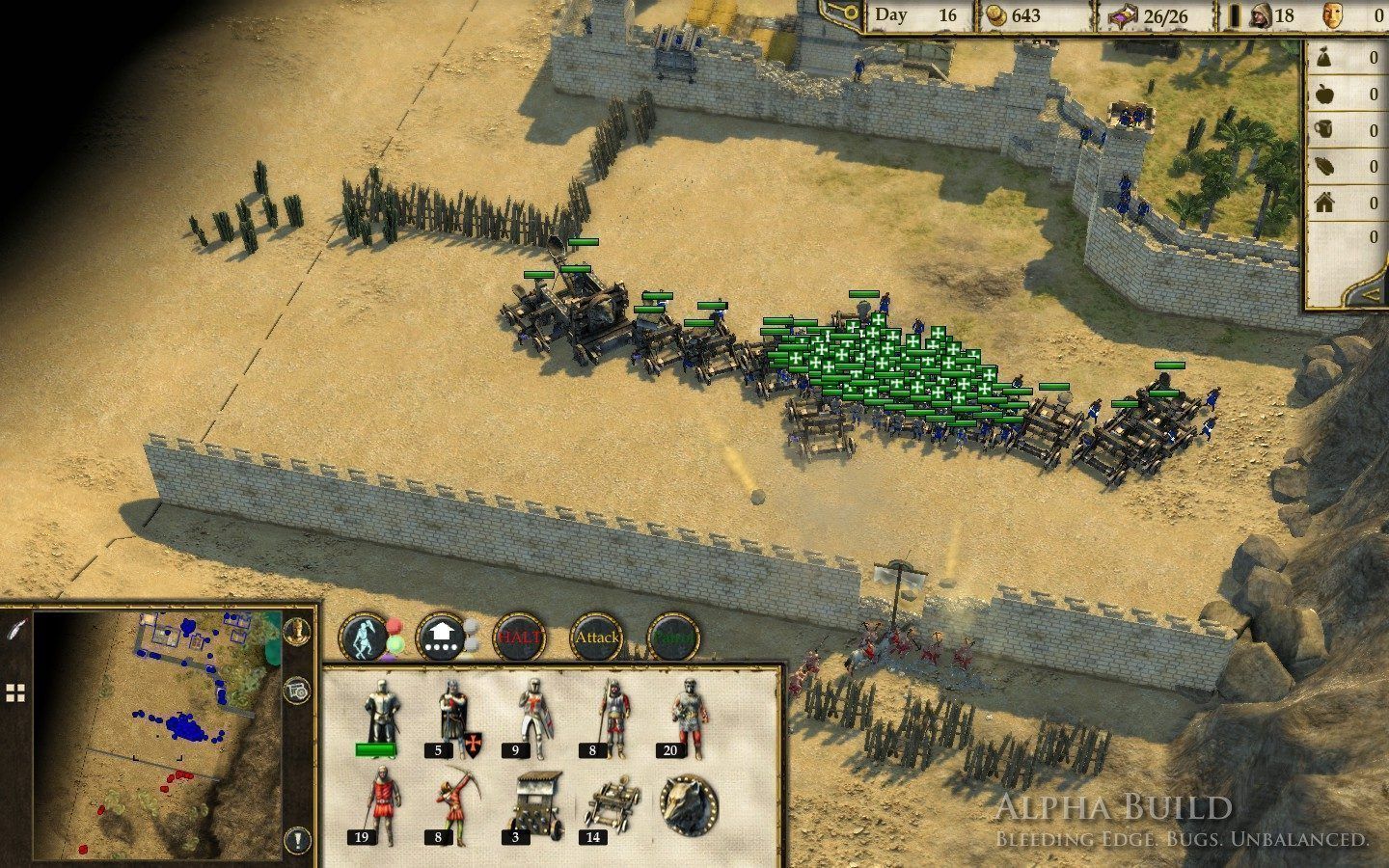The height and width of the screenshot is (868, 1389).
Task: Open the unit stance selector
Action: (x=366, y=637)
